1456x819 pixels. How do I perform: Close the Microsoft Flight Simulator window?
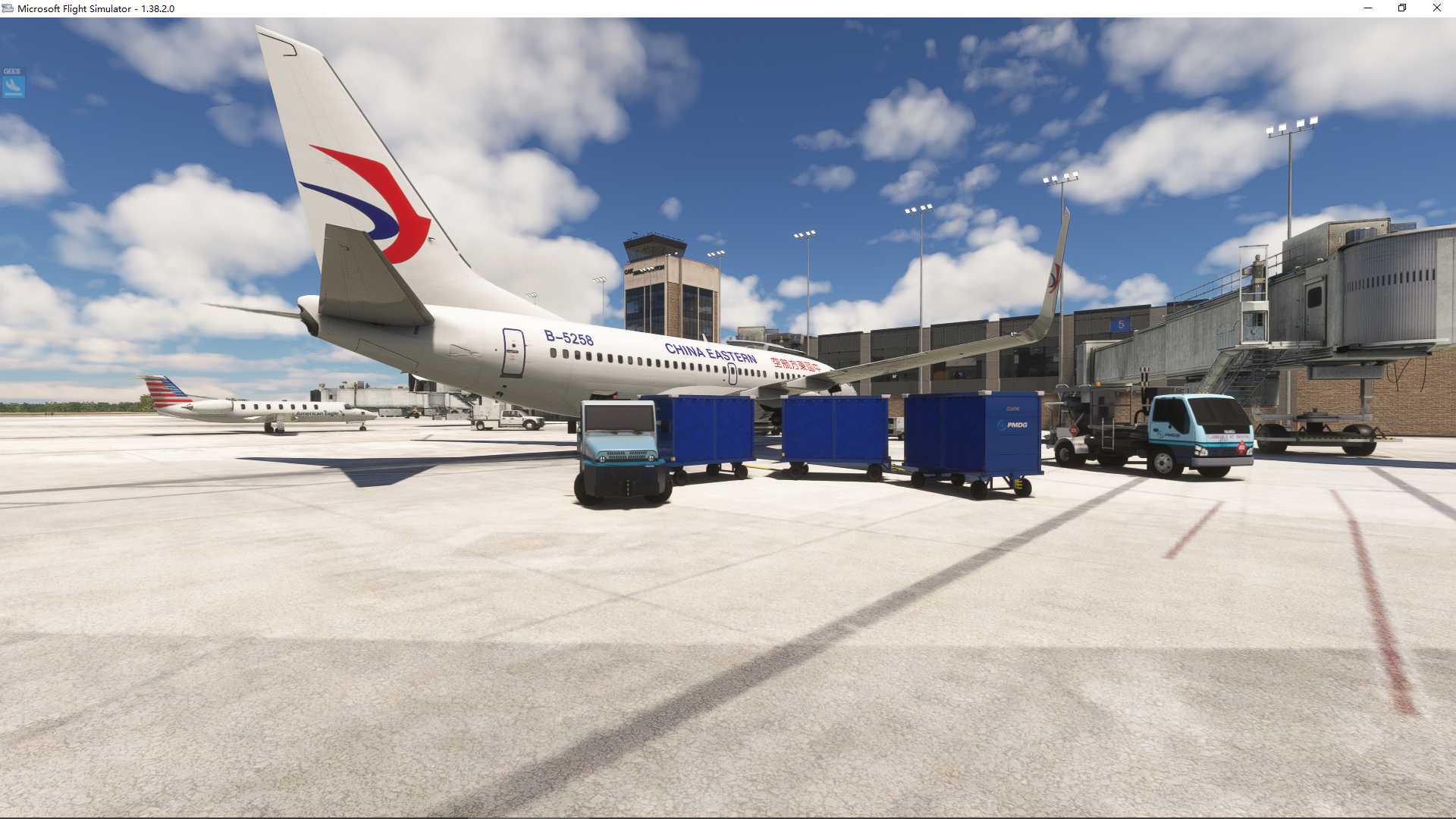tap(1436, 8)
